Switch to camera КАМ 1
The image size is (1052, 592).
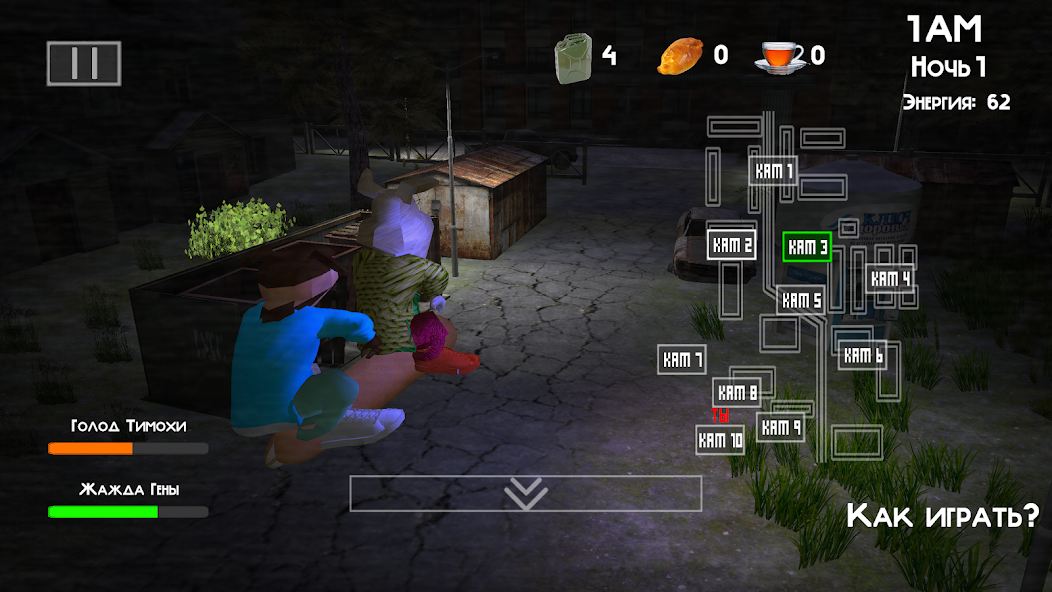[x=773, y=171]
